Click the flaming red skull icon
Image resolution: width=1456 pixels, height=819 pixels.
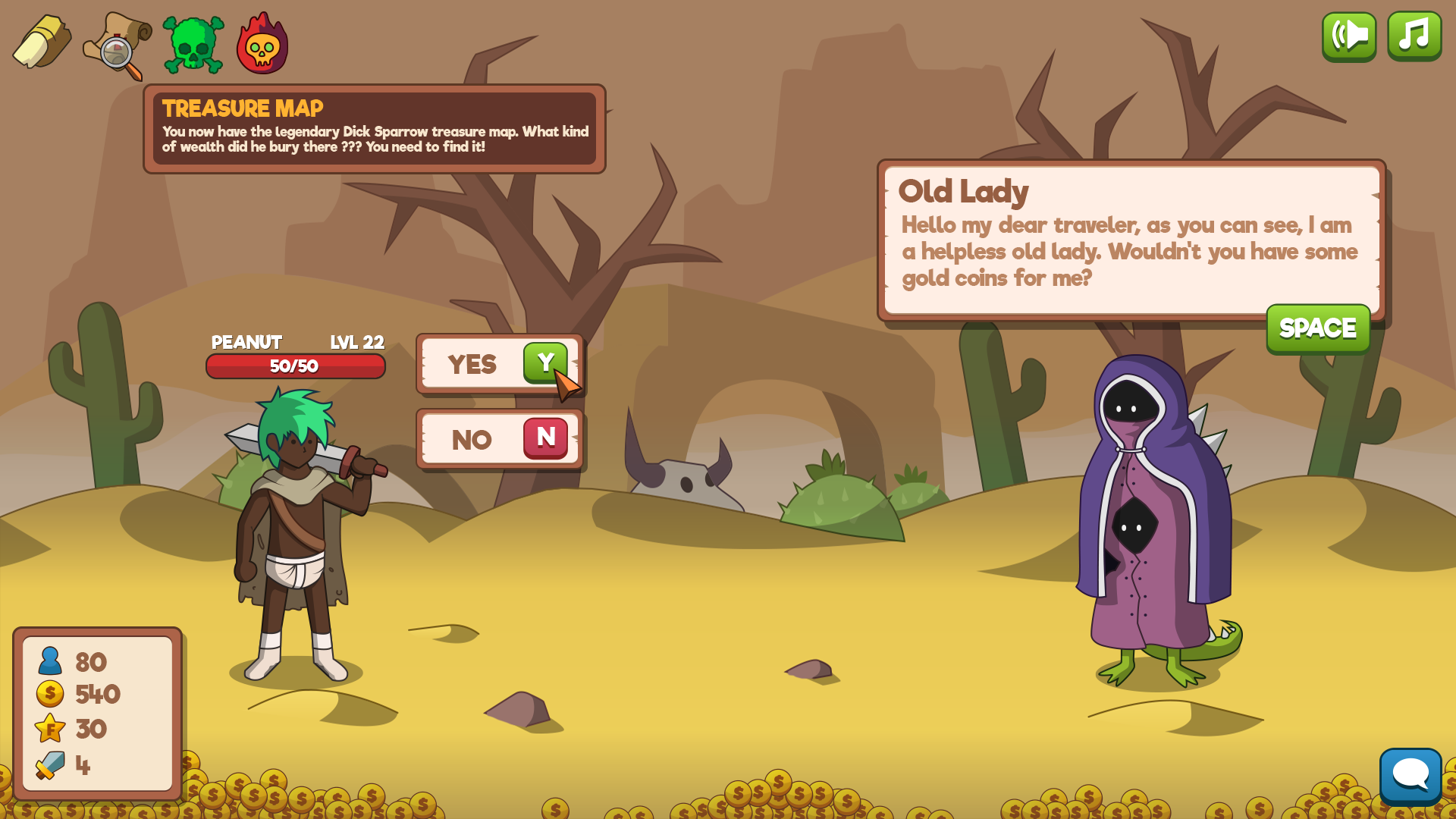(x=262, y=44)
